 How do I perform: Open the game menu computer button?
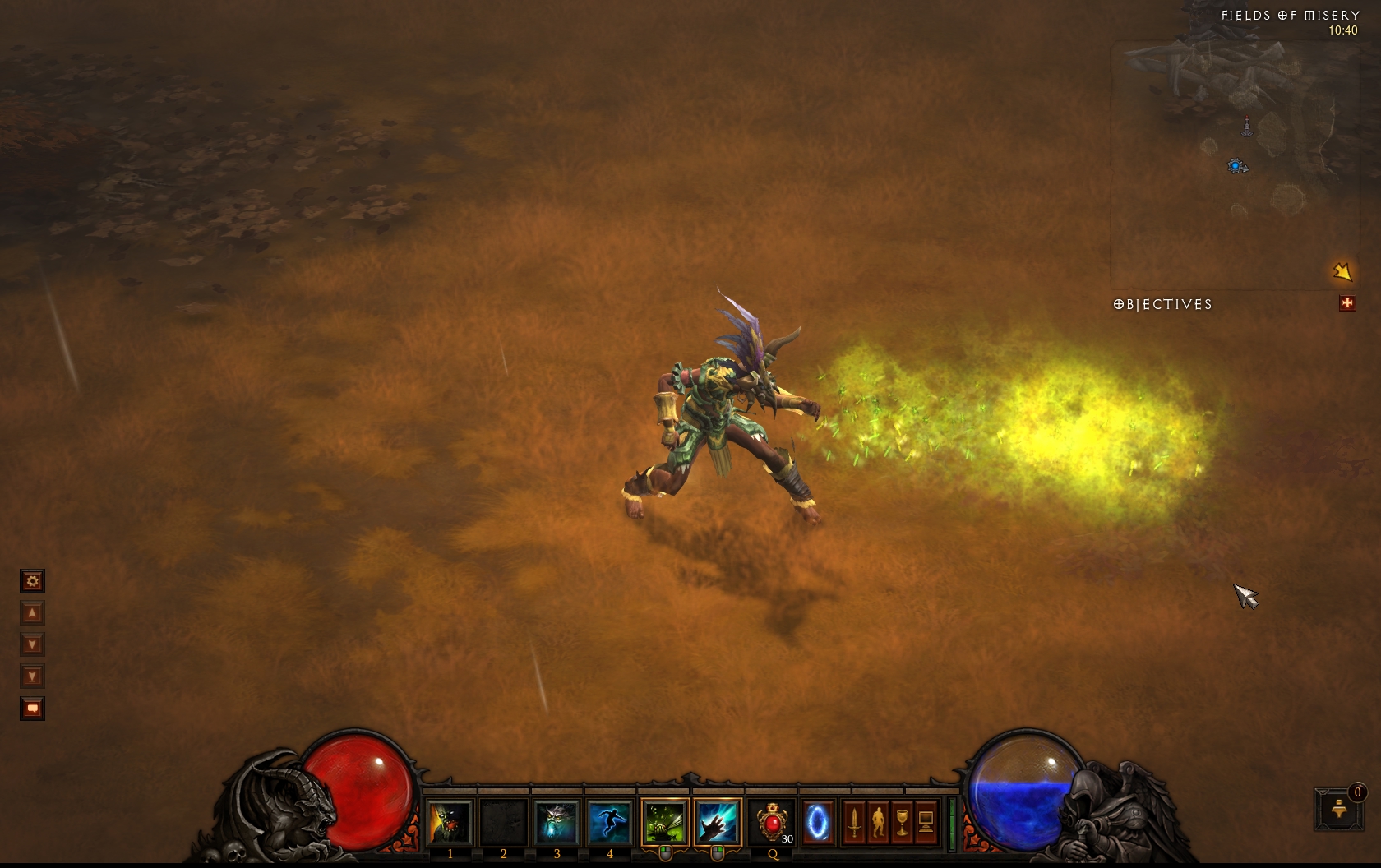926,822
